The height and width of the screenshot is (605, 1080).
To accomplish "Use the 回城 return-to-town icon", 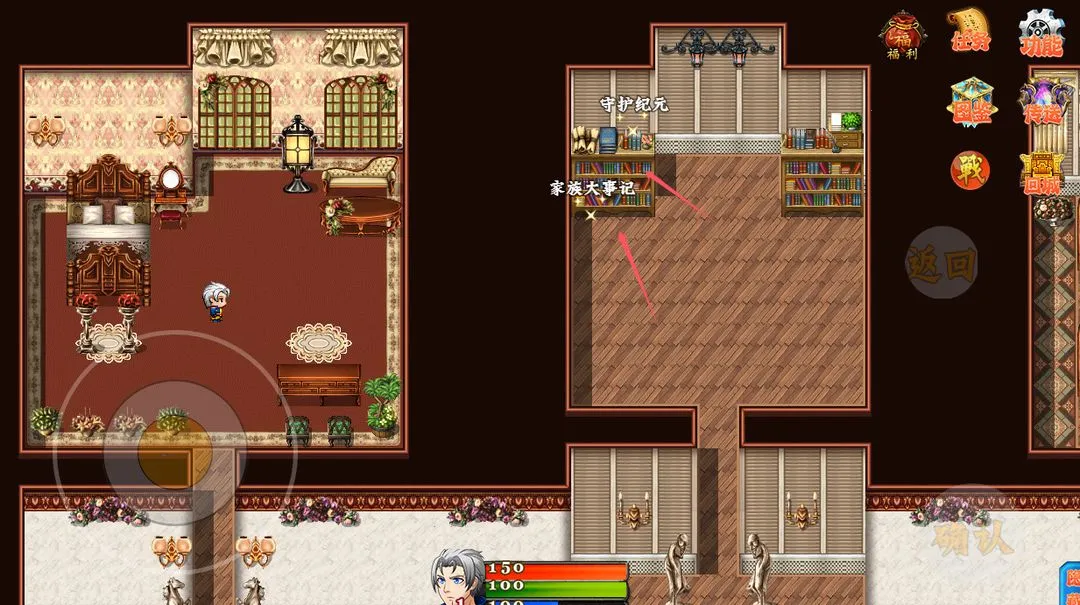I will pyautogui.click(x=1041, y=172).
